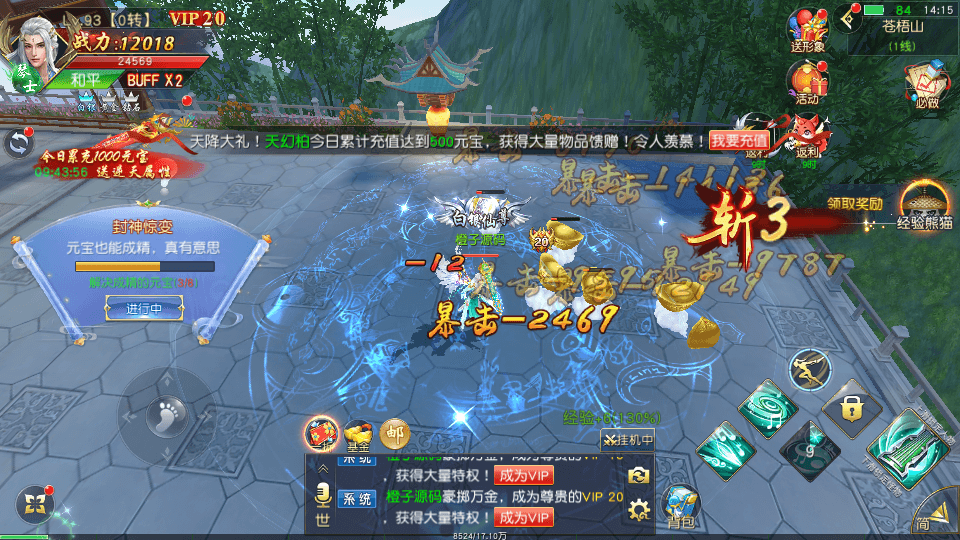Image resolution: width=960 pixels, height=540 pixels.
Task: Open the 背包 backpack
Action: [682, 505]
